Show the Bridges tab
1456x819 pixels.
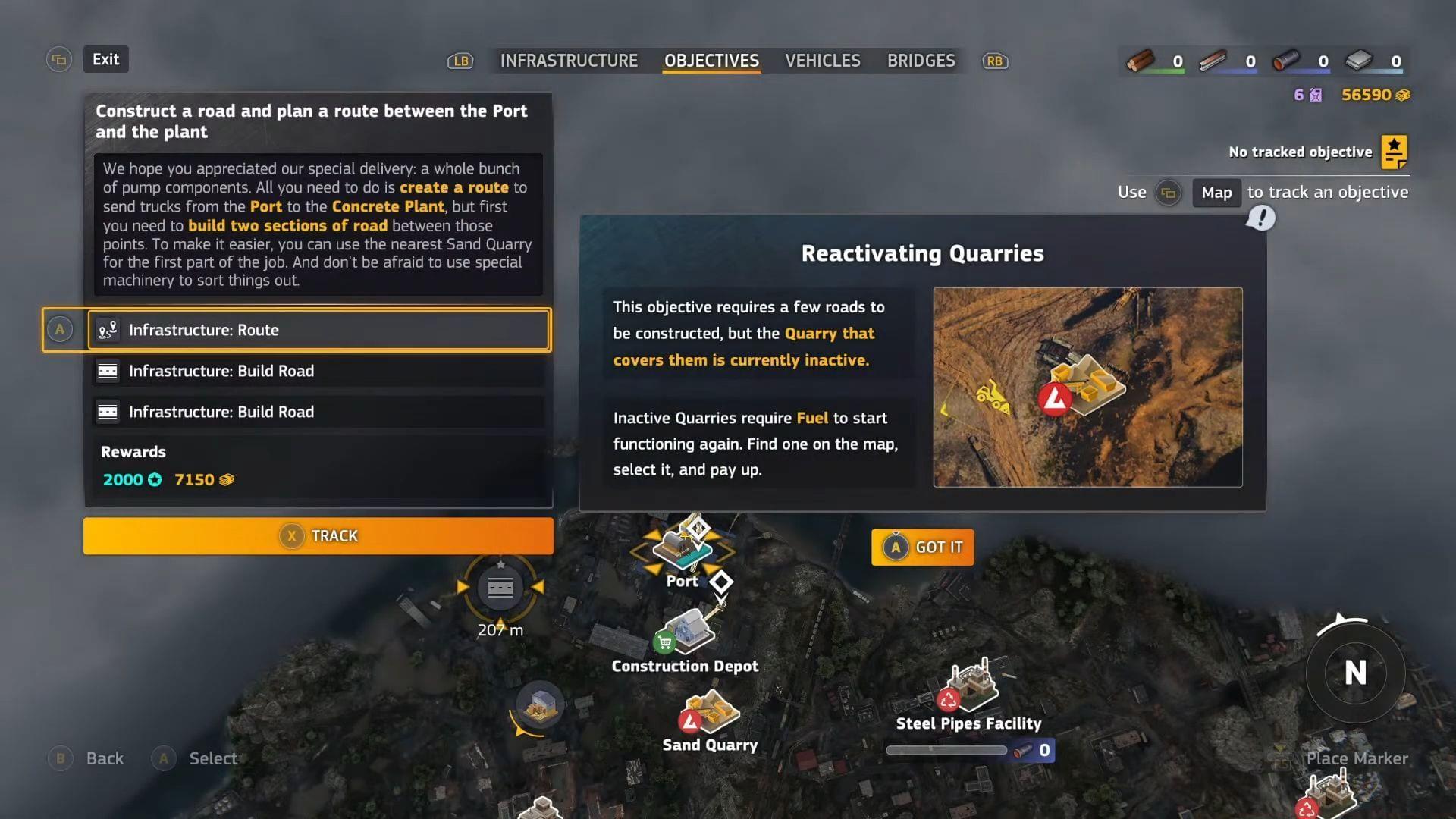point(921,61)
